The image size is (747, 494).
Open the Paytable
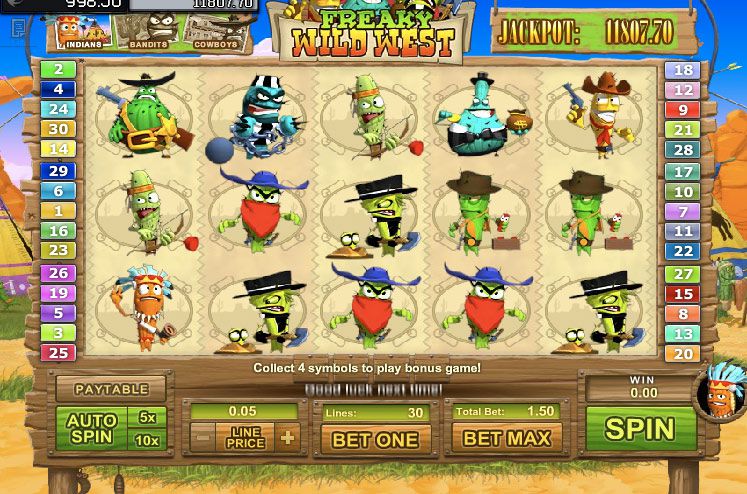(x=111, y=389)
